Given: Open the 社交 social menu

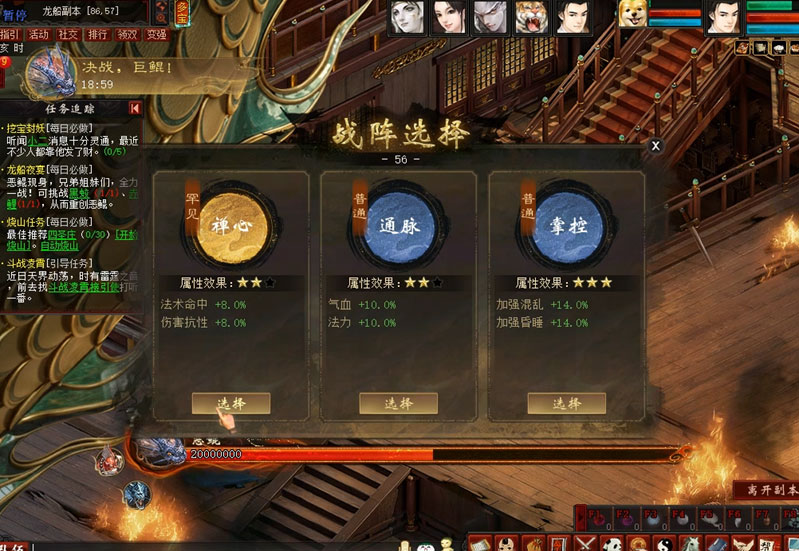Looking at the screenshot, I should coord(68,34).
